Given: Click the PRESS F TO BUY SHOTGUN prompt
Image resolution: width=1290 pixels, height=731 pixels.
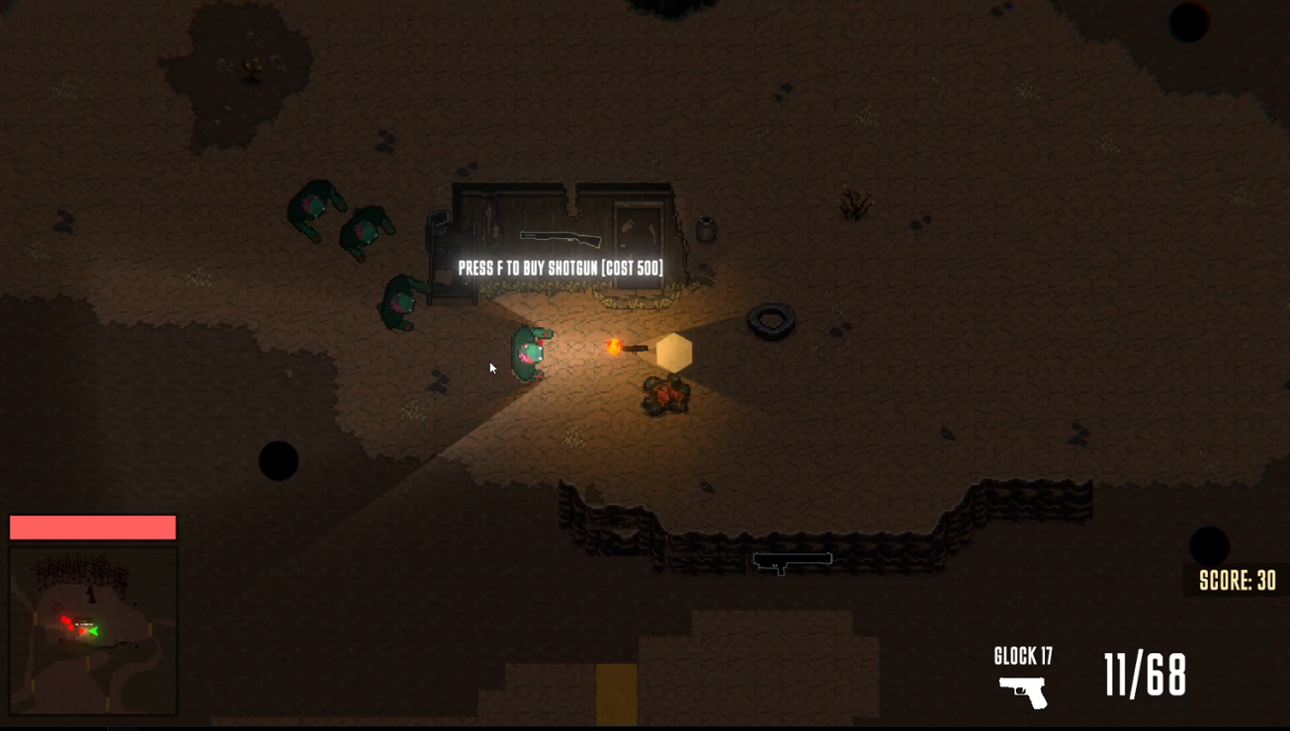Looking at the screenshot, I should click(x=558, y=268).
